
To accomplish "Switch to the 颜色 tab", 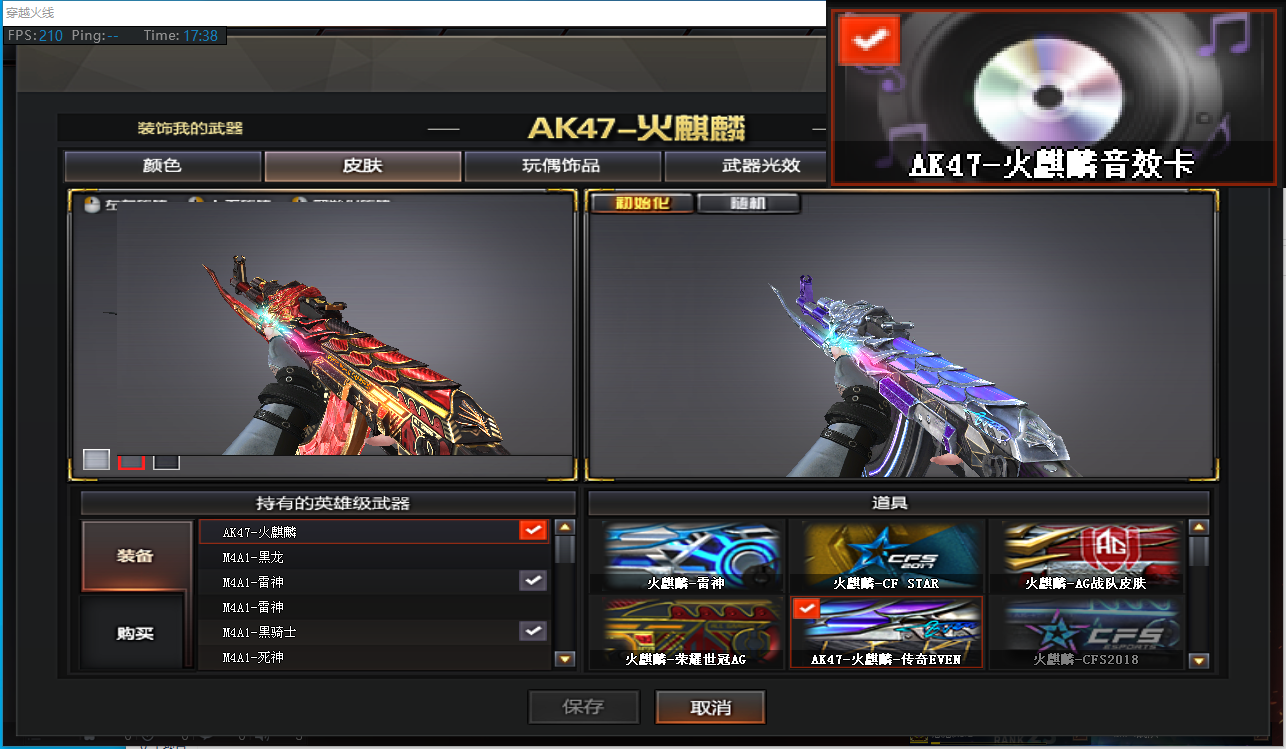I will pyautogui.click(x=162, y=166).
